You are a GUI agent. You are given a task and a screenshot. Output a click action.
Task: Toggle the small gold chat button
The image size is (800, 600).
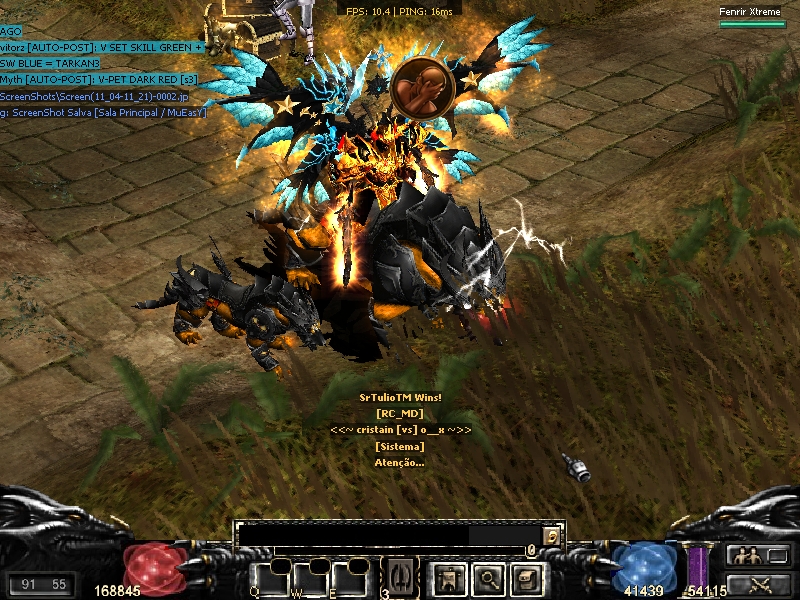pos(551,536)
